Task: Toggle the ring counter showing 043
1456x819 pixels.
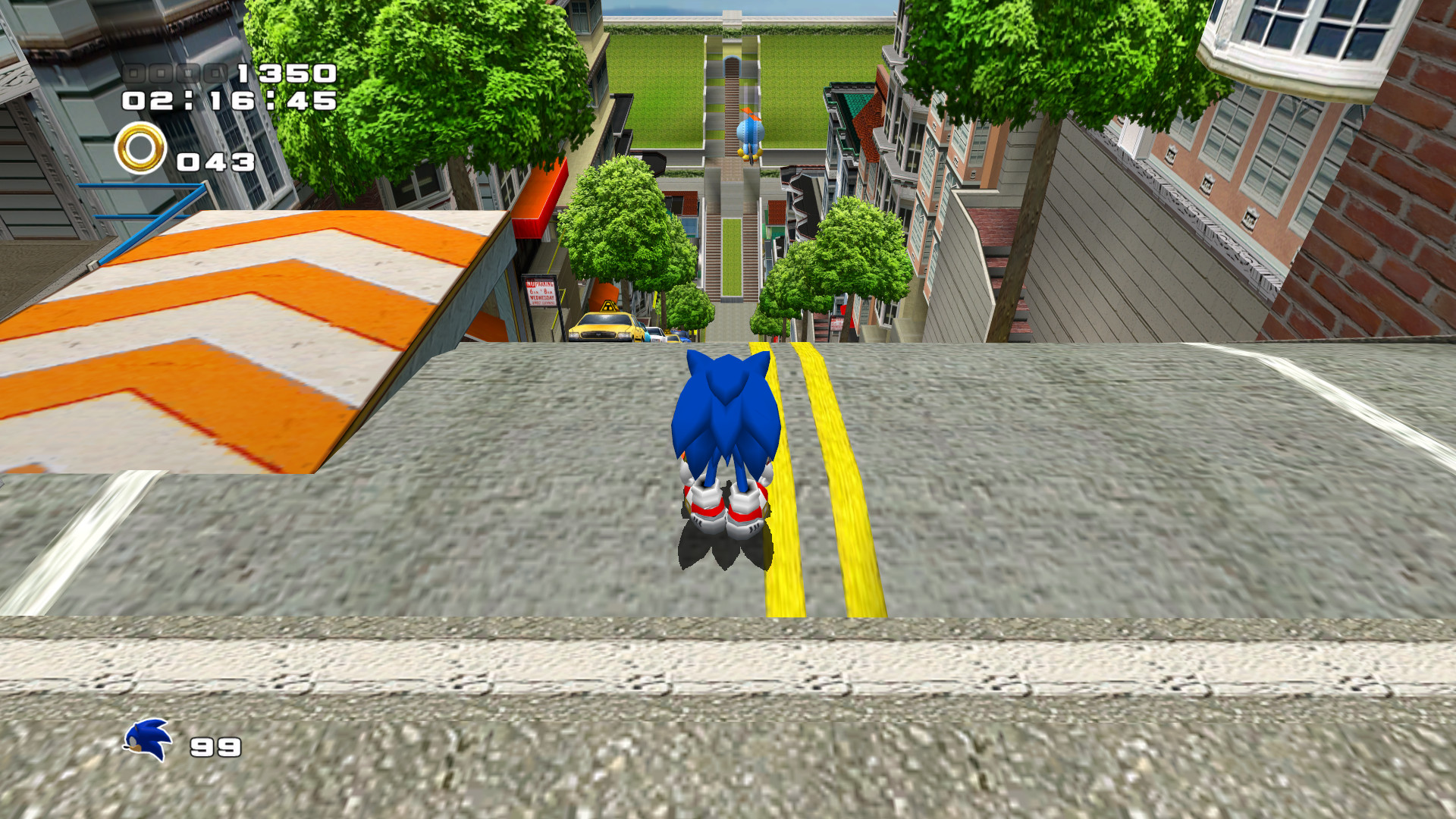Action: tap(215, 162)
